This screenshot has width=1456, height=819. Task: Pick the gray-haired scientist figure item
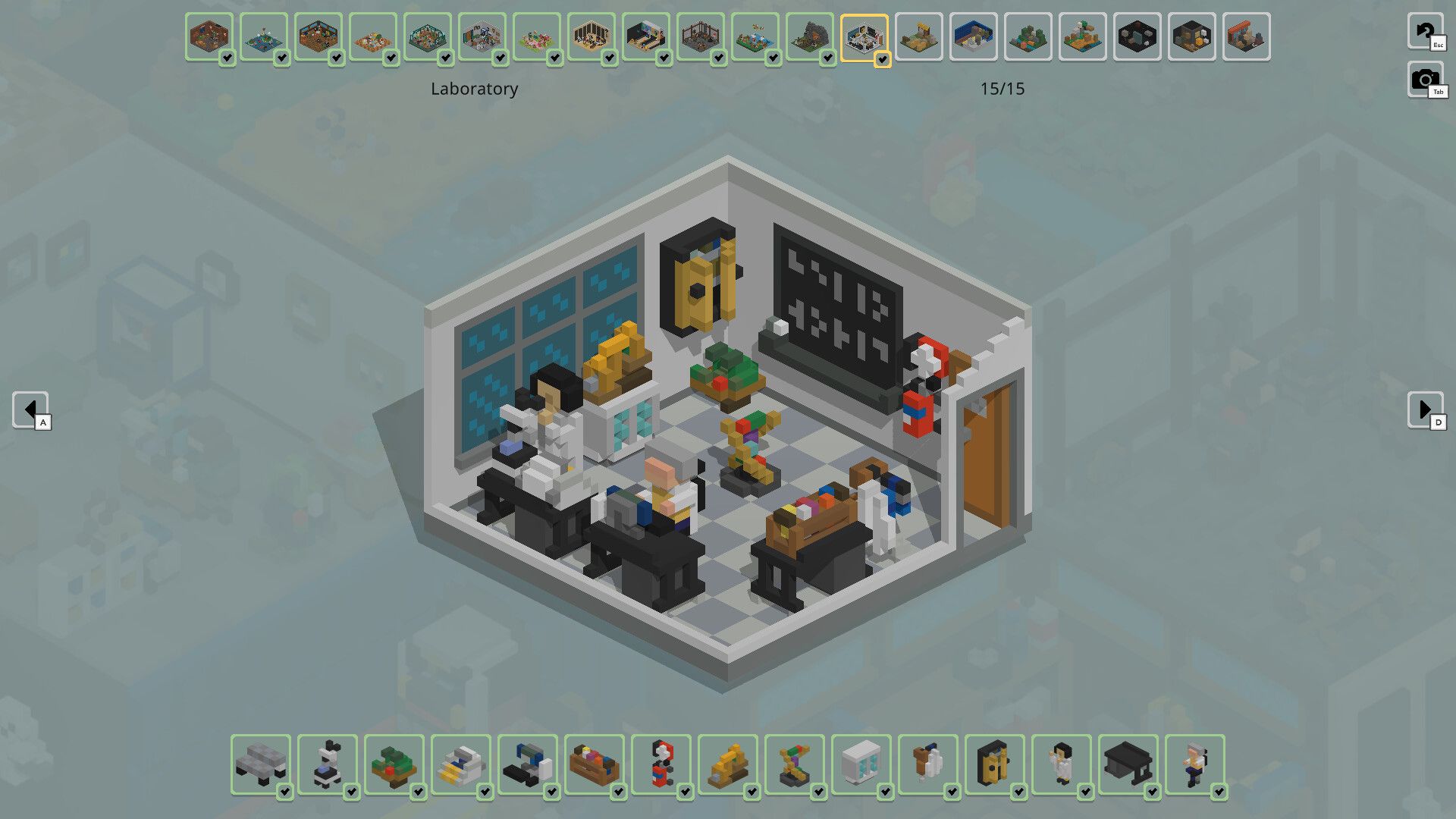pos(1195,764)
